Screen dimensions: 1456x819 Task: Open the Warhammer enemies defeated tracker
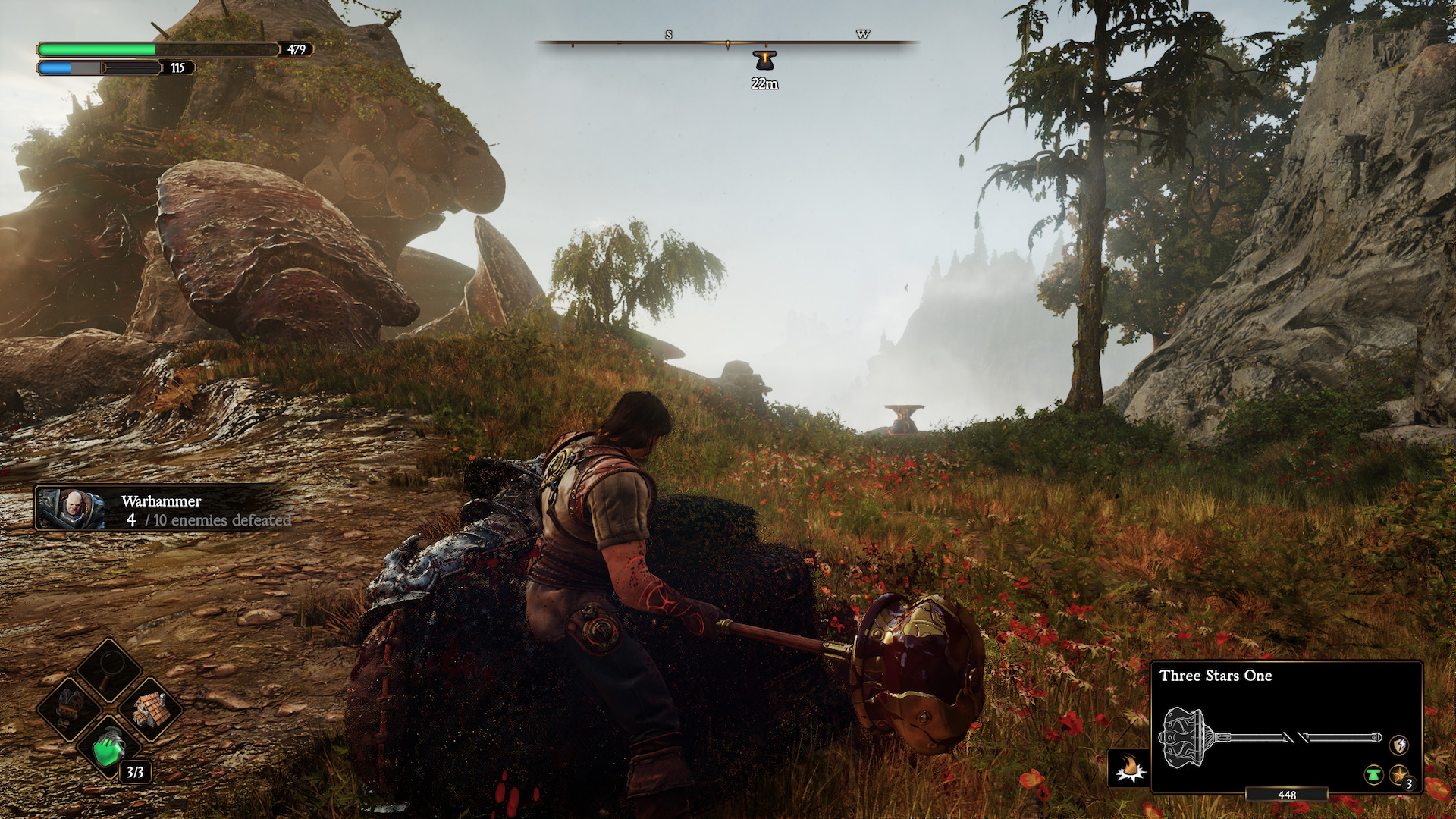point(163,510)
